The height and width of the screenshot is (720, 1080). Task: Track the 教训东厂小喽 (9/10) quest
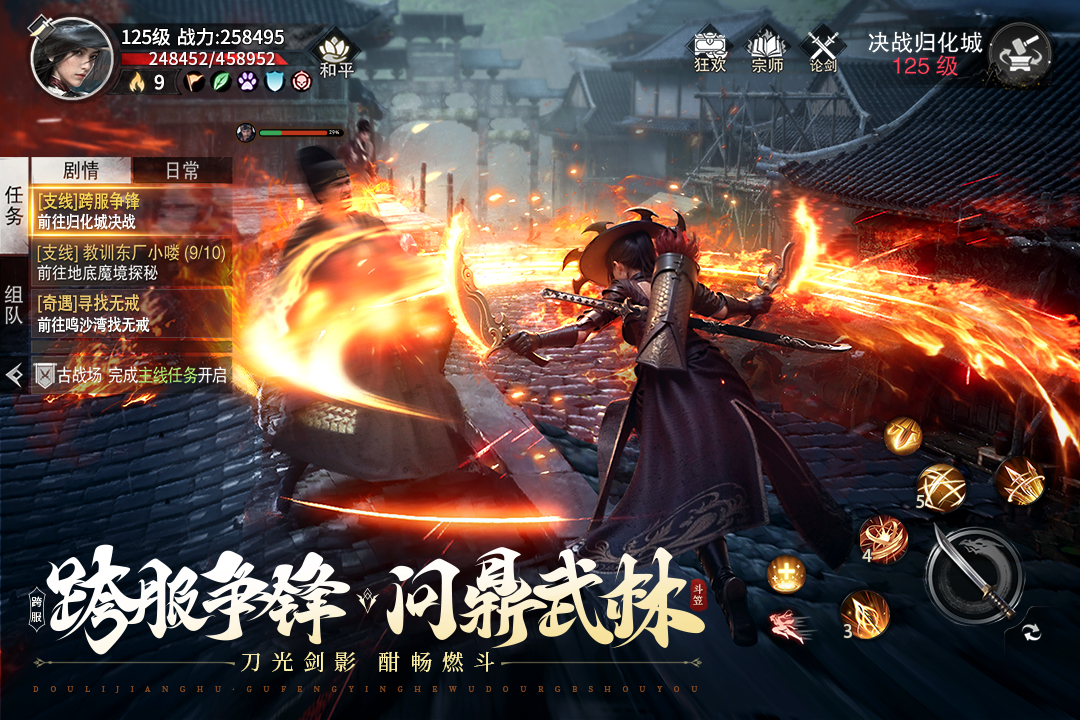point(131,262)
